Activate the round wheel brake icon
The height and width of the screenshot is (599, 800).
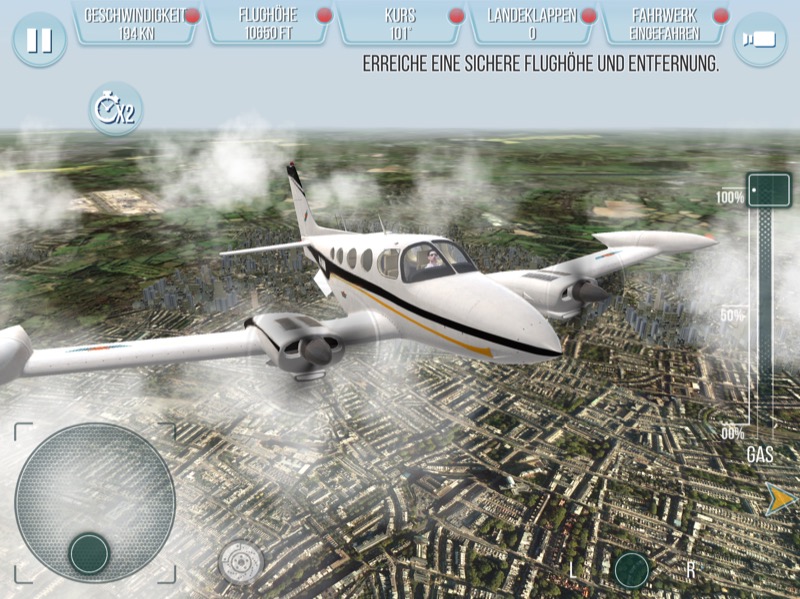pos(240,561)
